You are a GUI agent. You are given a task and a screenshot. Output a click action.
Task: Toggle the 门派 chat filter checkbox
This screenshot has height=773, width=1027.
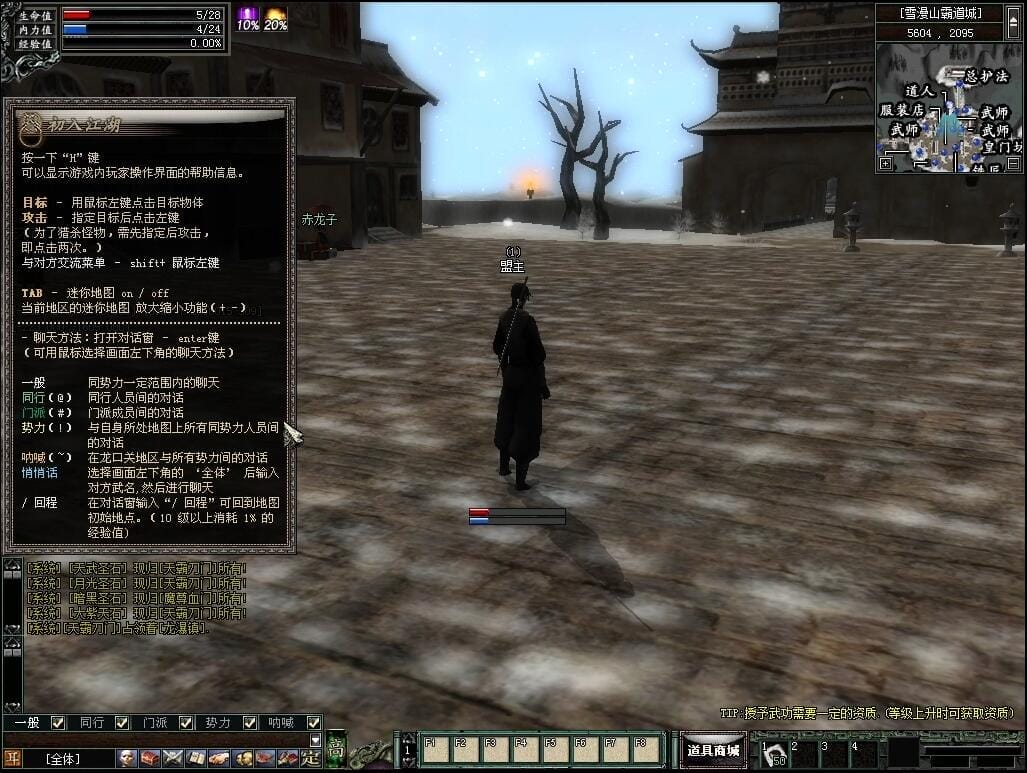[x=187, y=722]
